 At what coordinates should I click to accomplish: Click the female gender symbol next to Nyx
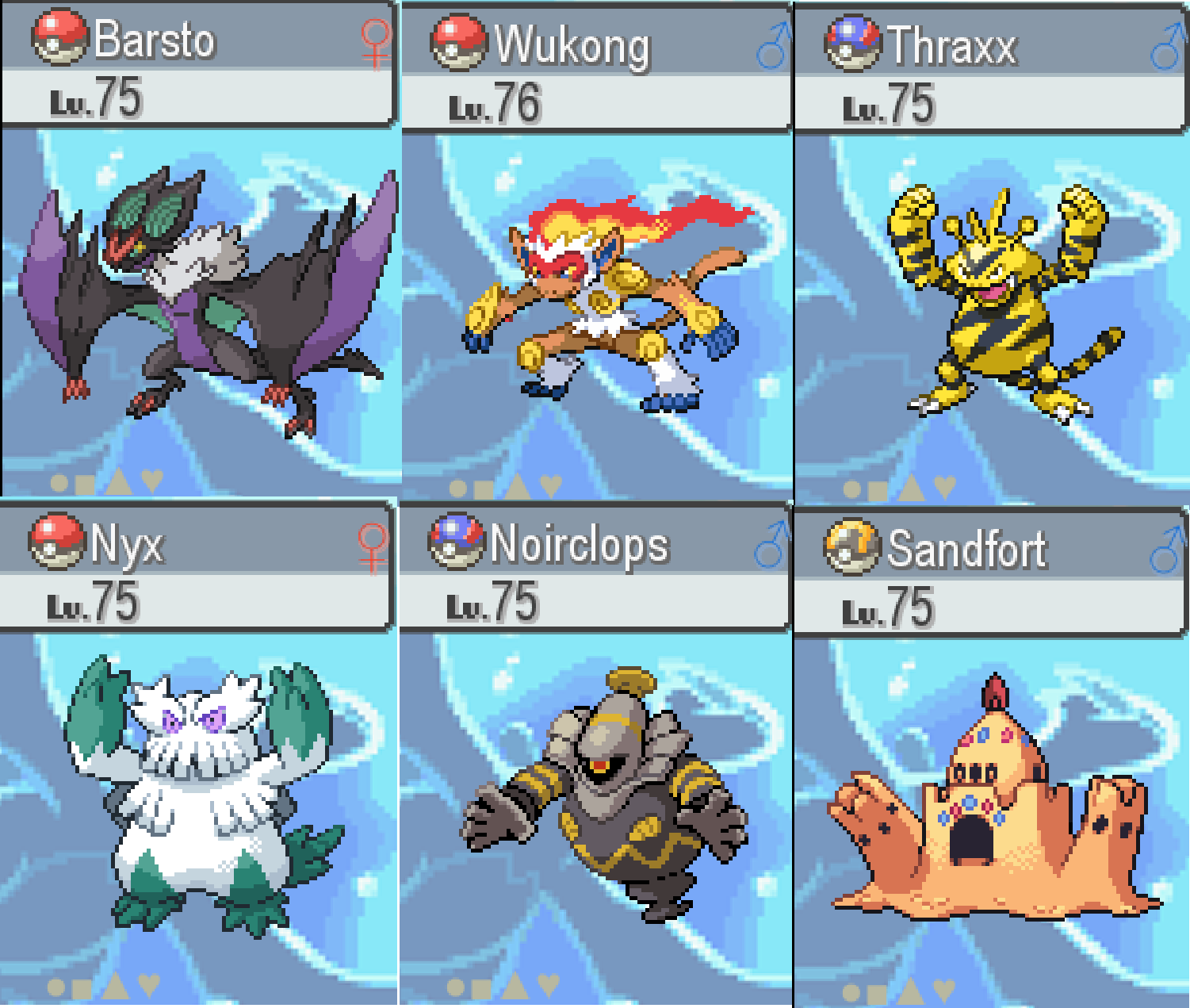[372, 546]
